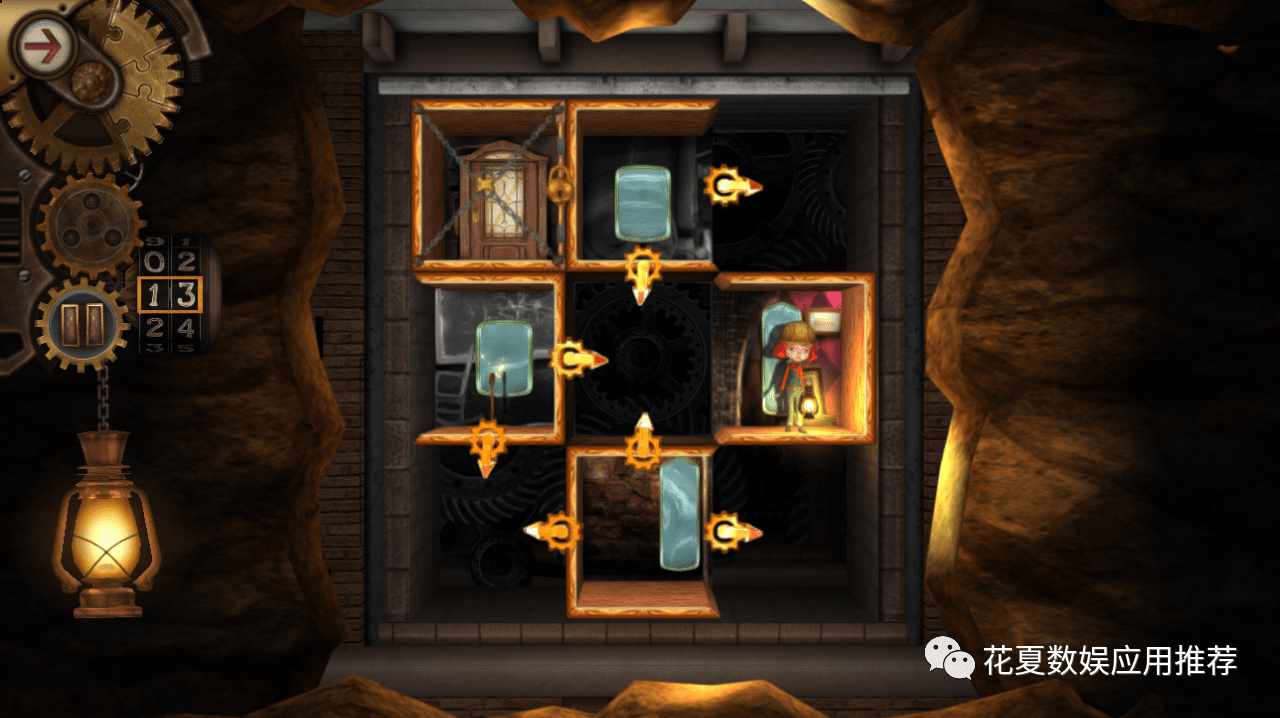
Task: Pause the game with the gear button
Action: [x=83, y=324]
